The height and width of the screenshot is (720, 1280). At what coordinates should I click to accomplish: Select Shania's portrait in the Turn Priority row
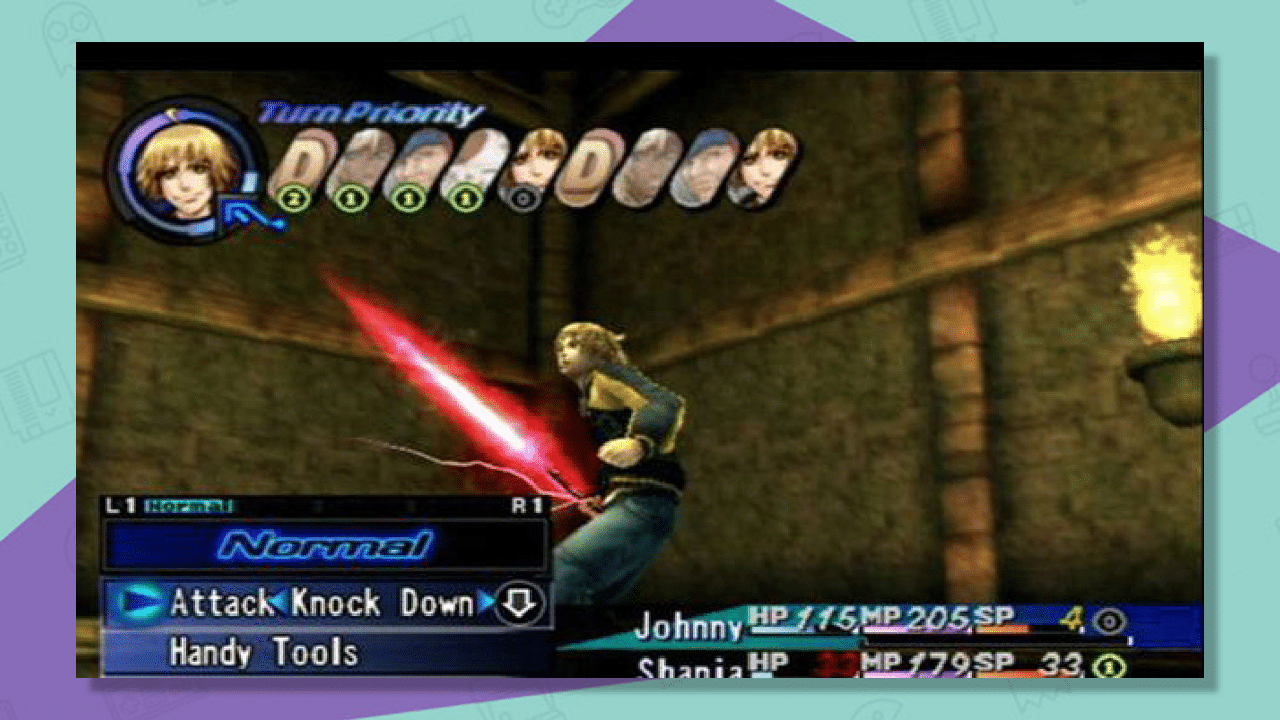pos(534,159)
